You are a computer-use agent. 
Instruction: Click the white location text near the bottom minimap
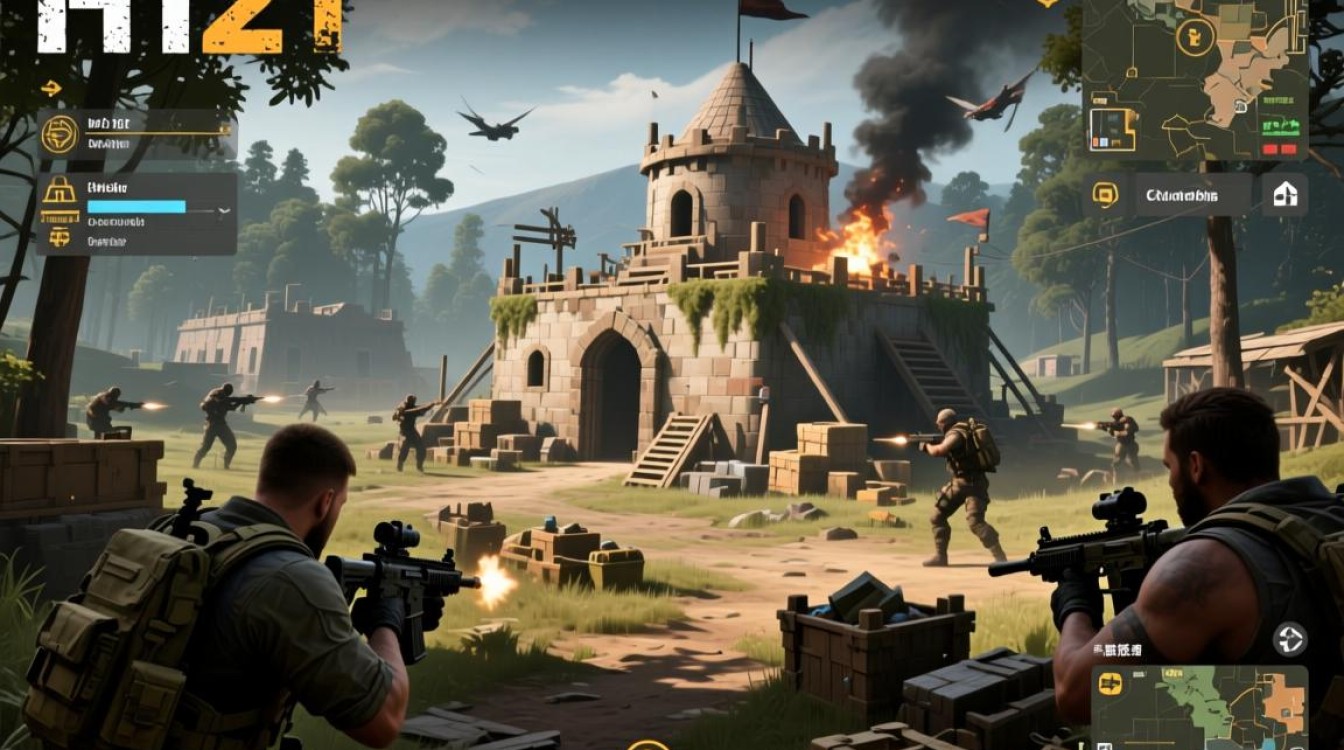pos(1116,650)
